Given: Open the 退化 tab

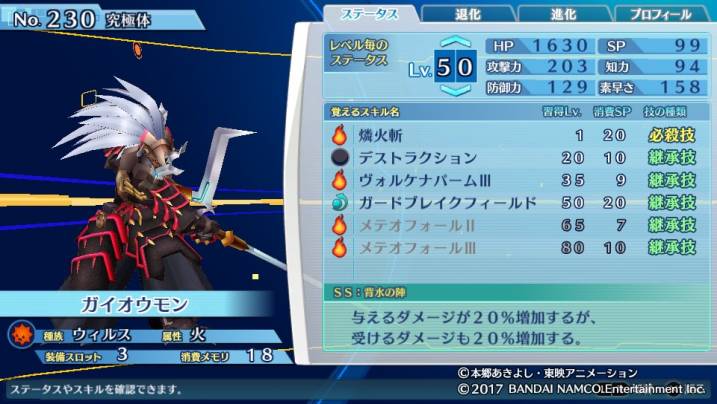Looking at the screenshot, I should coord(468,14).
